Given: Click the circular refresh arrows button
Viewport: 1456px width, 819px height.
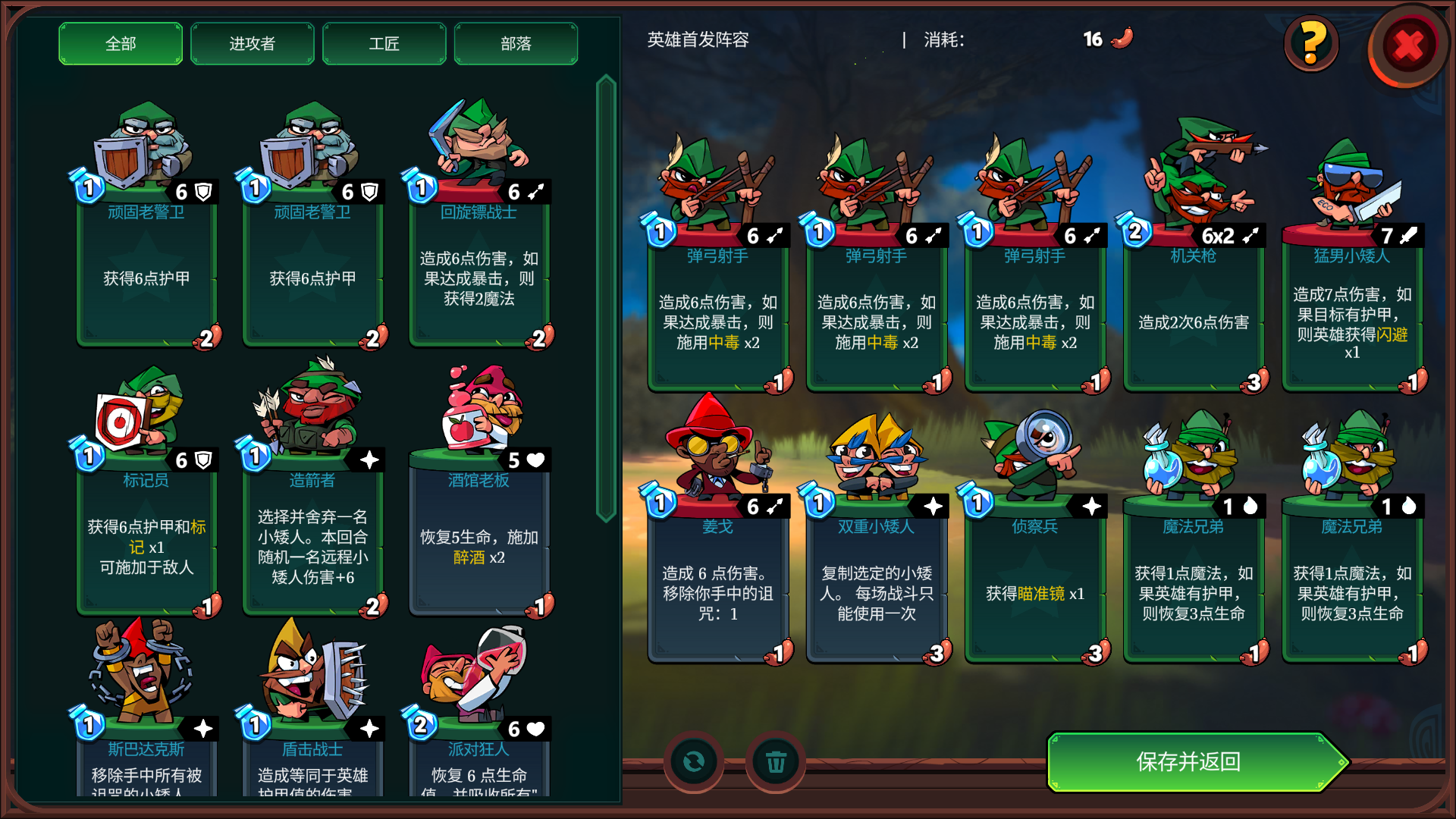Looking at the screenshot, I should tap(693, 761).
